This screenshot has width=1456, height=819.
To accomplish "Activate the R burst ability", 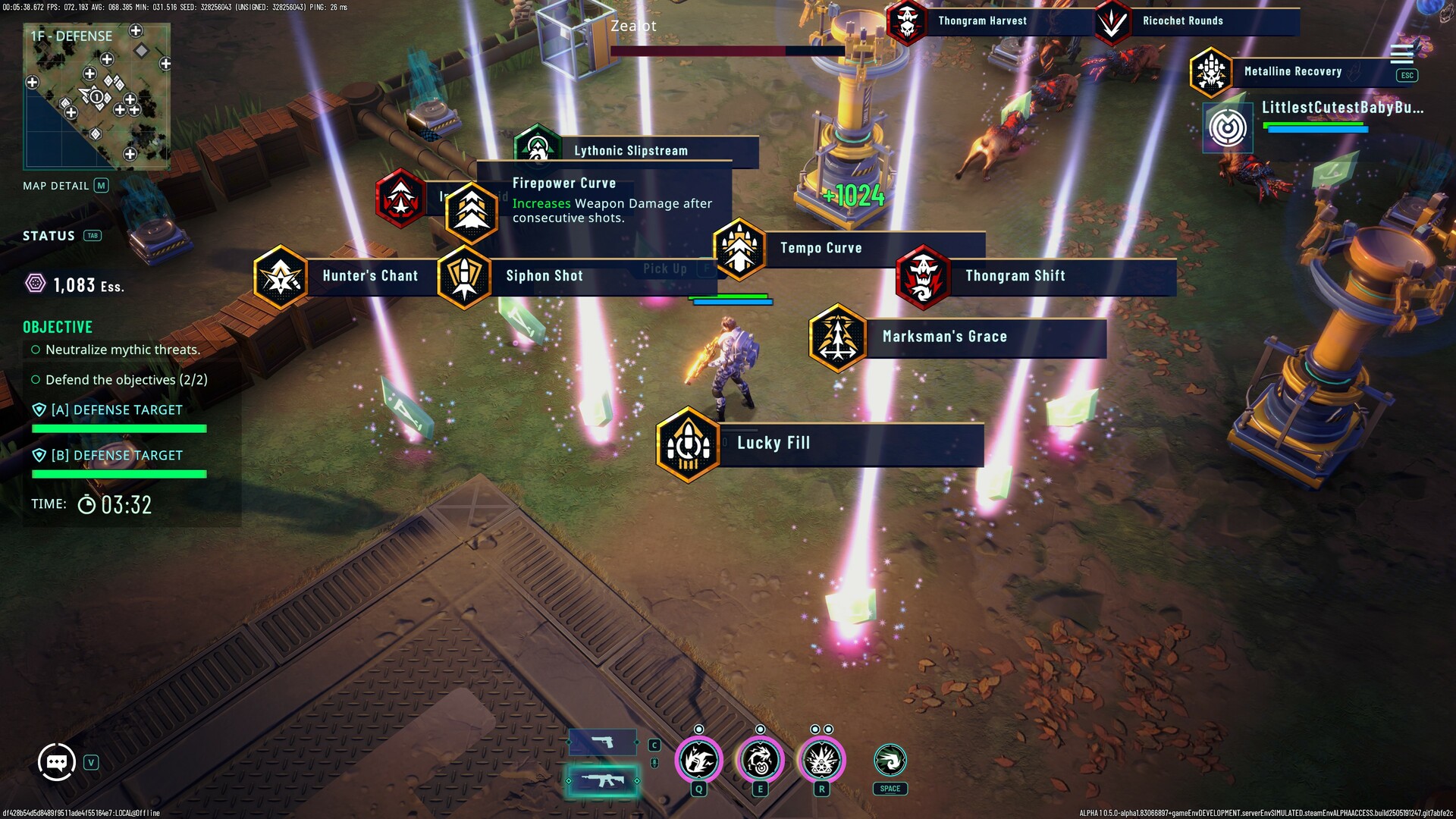I will tap(821, 760).
